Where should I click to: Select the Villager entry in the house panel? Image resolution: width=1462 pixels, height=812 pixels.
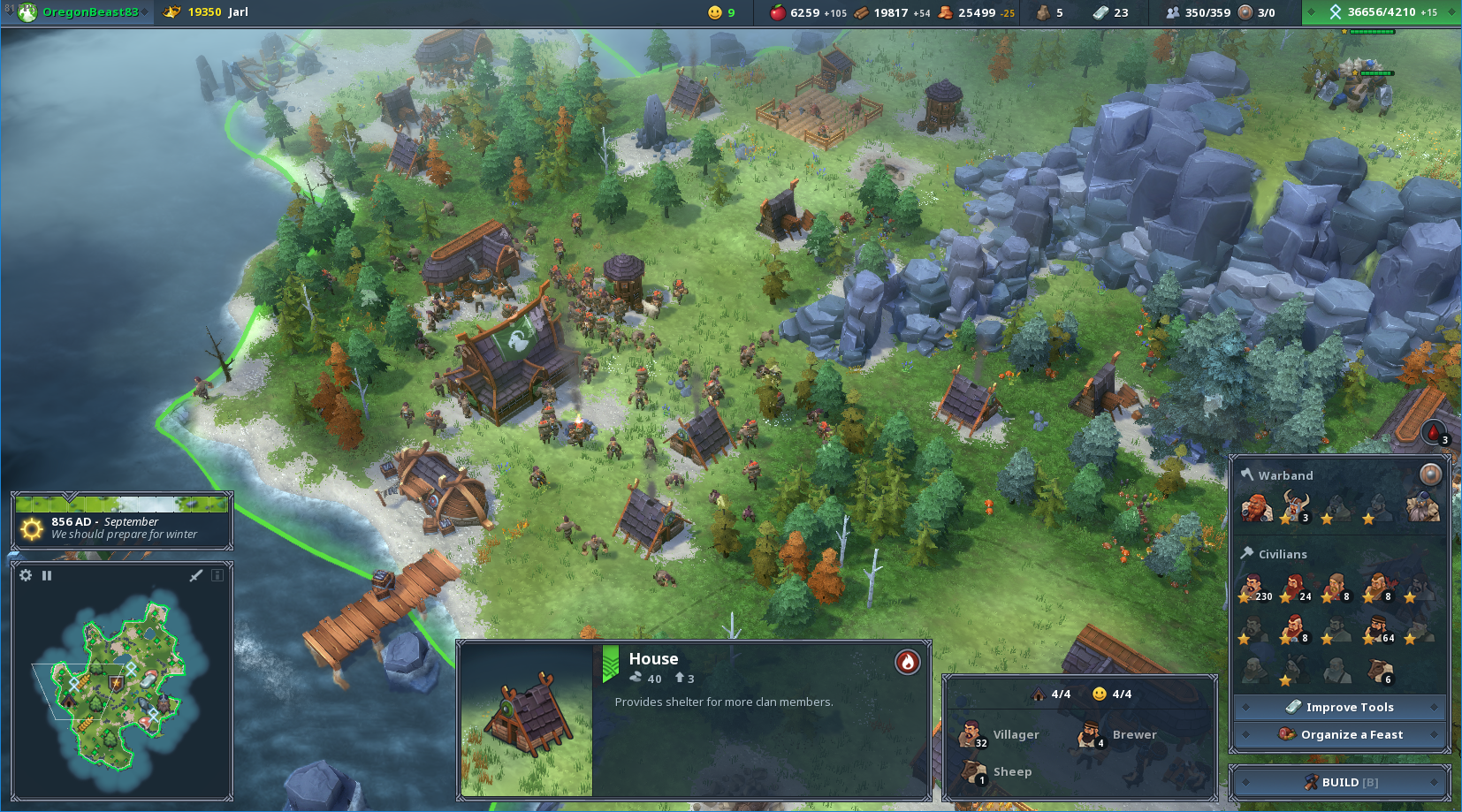pos(999,734)
